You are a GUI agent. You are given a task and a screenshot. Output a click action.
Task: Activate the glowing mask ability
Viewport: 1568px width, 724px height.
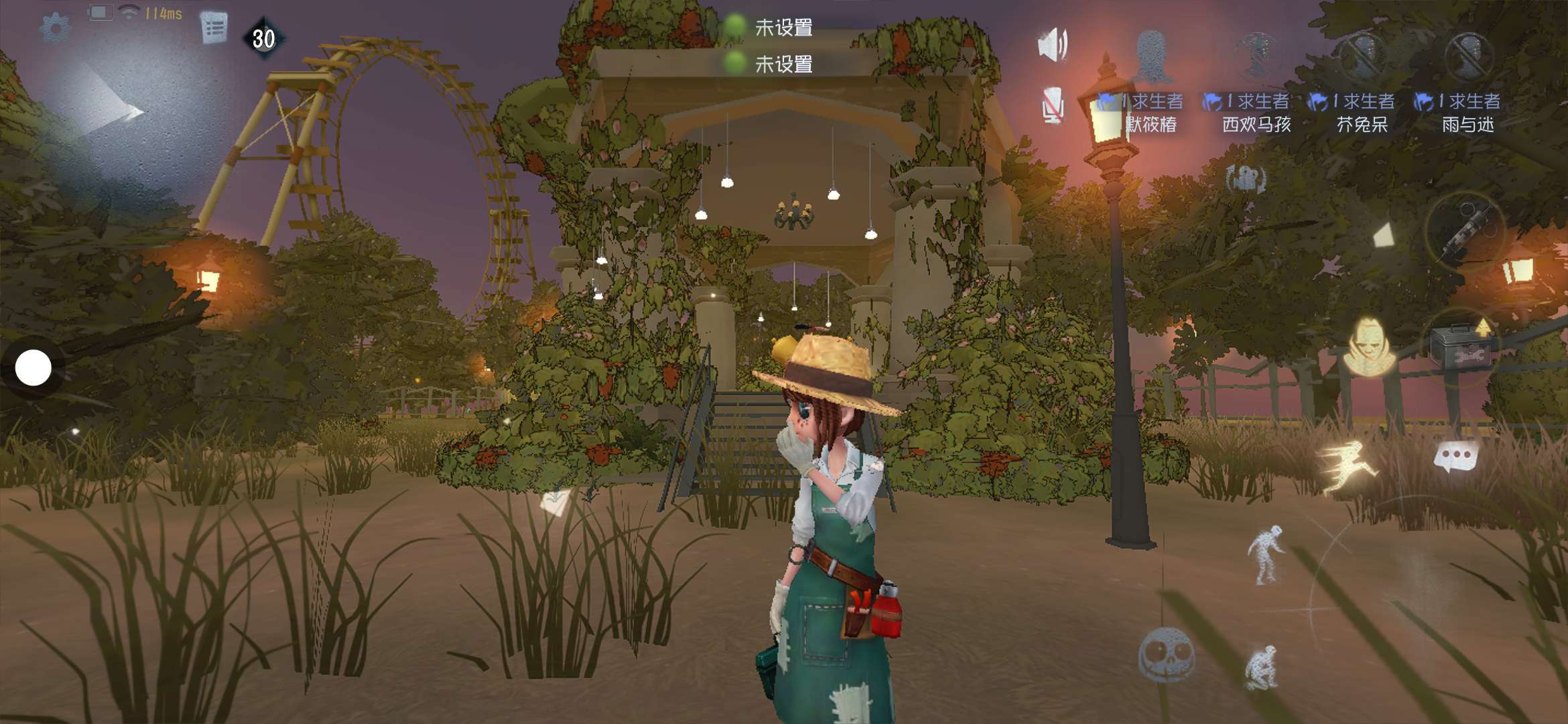coord(1368,345)
